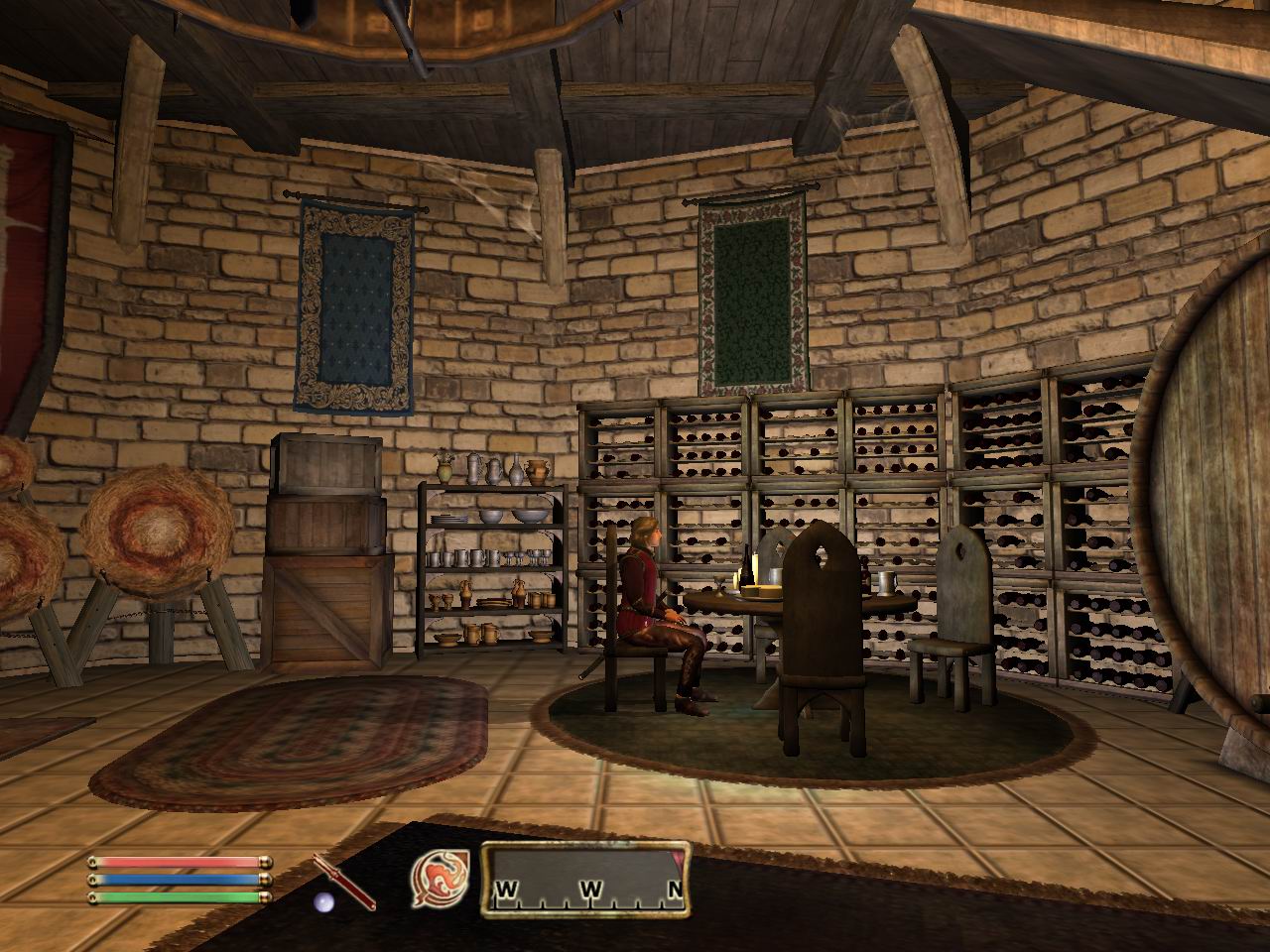
Task: Select the equipped red sword weapon icon
Action: coord(344,879)
